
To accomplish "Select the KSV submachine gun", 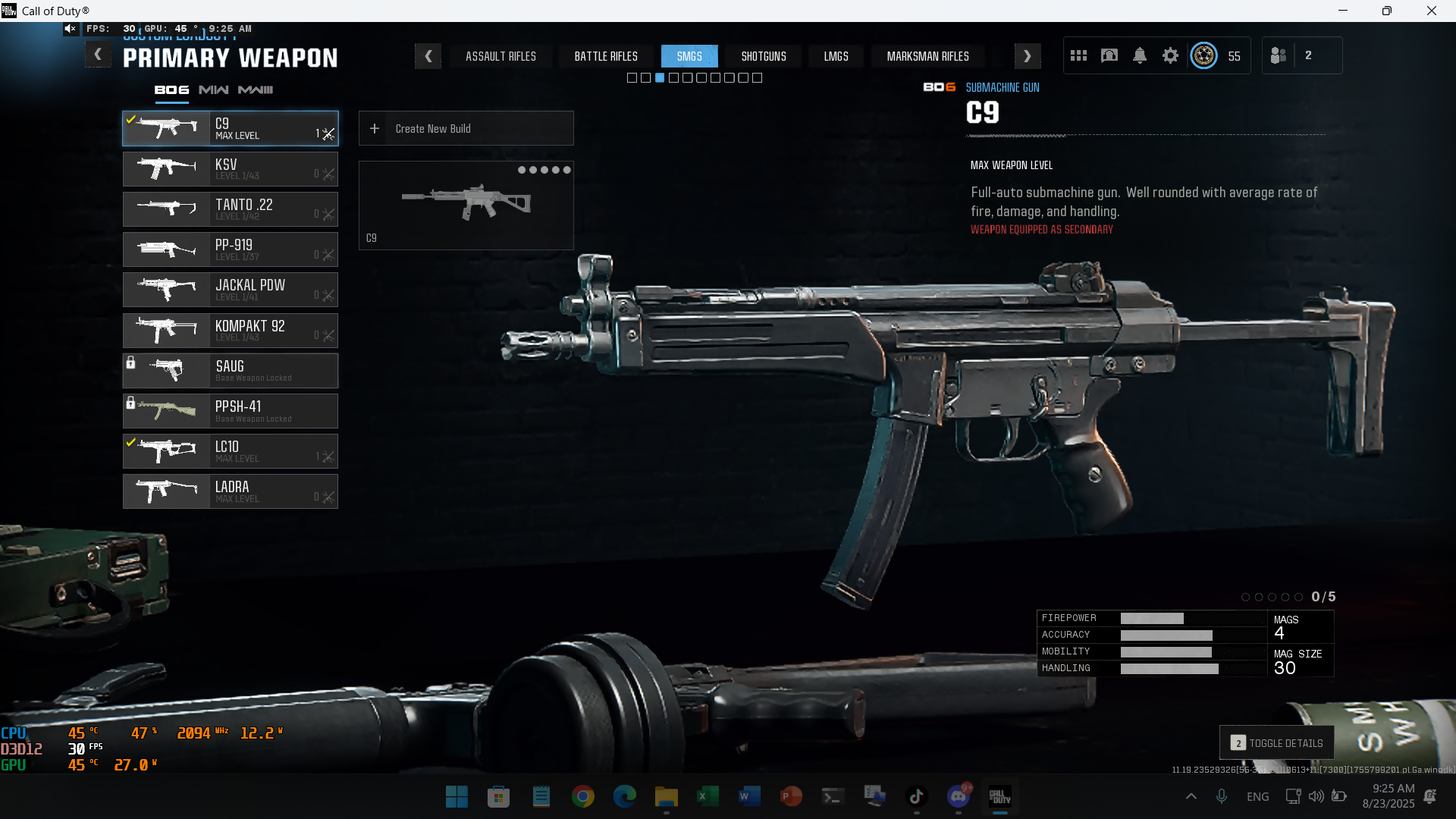I will [x=231, y=169].
